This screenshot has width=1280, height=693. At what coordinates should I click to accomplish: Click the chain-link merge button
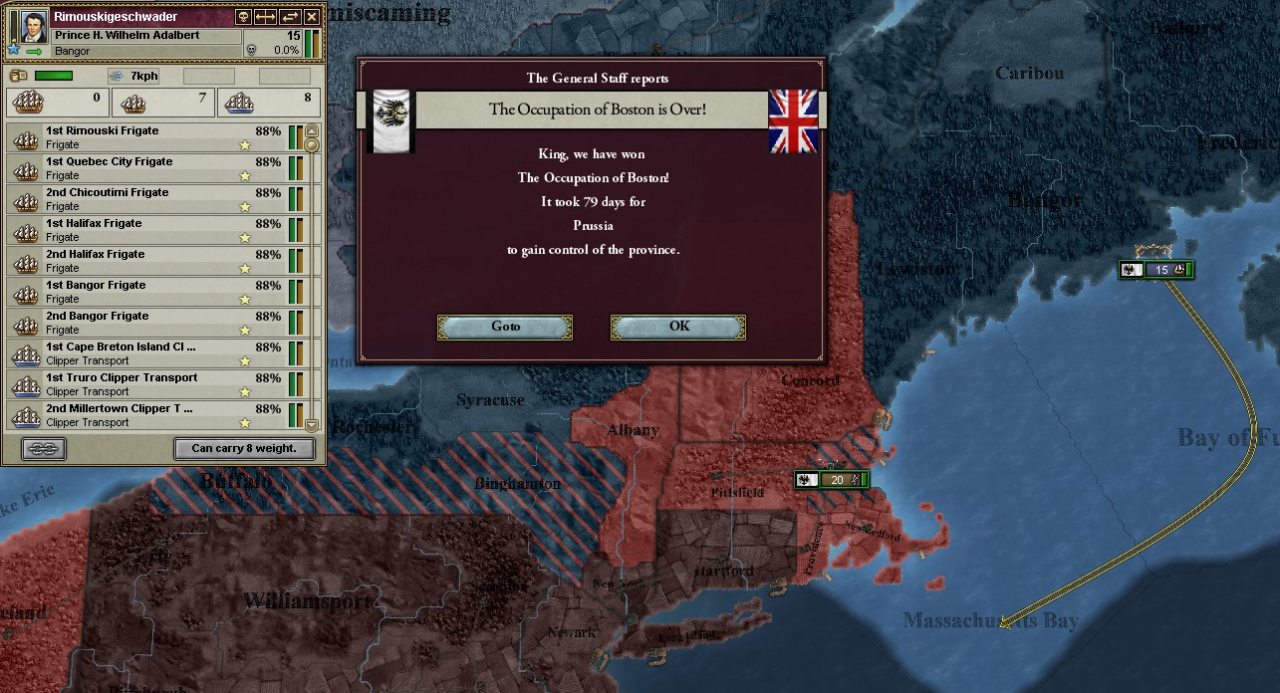coord(43,449)
